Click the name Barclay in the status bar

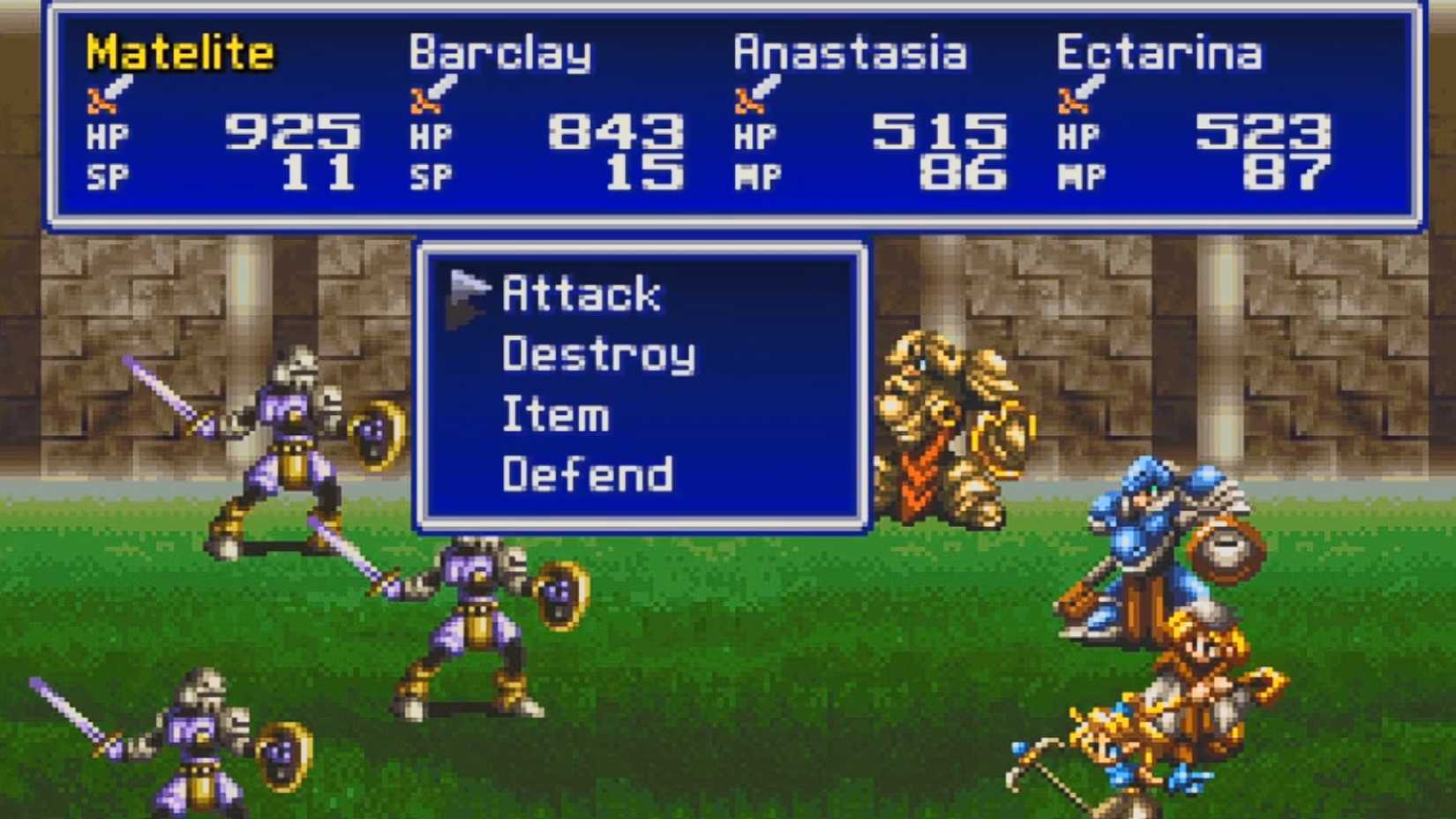click(x=501, y=53)
